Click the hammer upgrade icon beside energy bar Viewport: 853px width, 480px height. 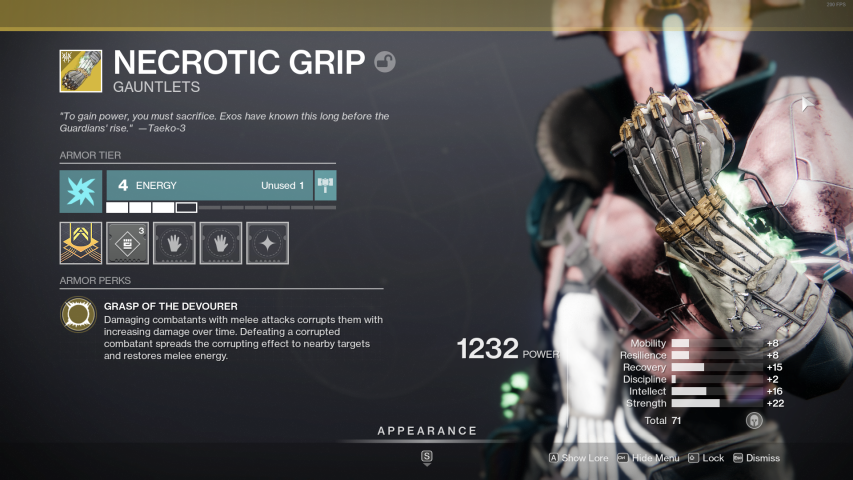point(325,185)
